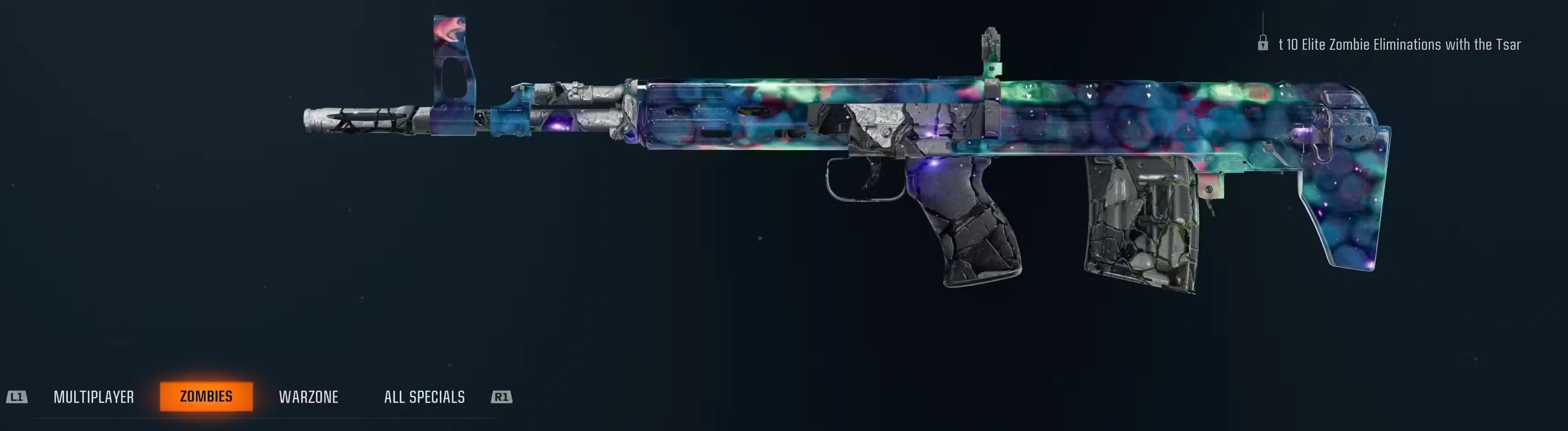Open the WARZONE camo category
The width and height of the screenshot is (1568, 431).
click(x=310, y=398)
